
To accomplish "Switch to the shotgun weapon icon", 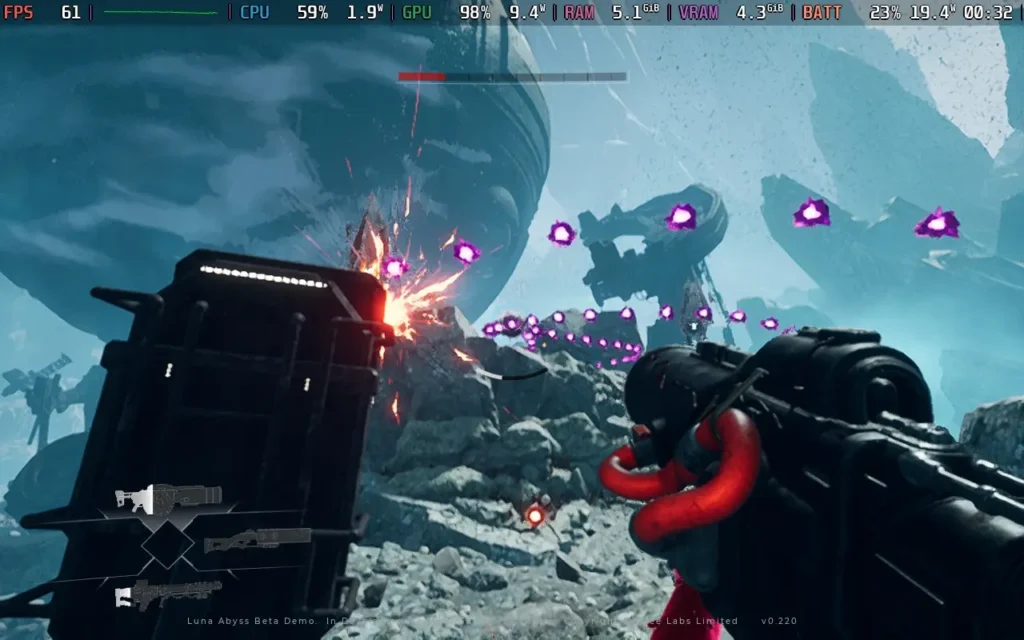I will click(x=257, y=541).
